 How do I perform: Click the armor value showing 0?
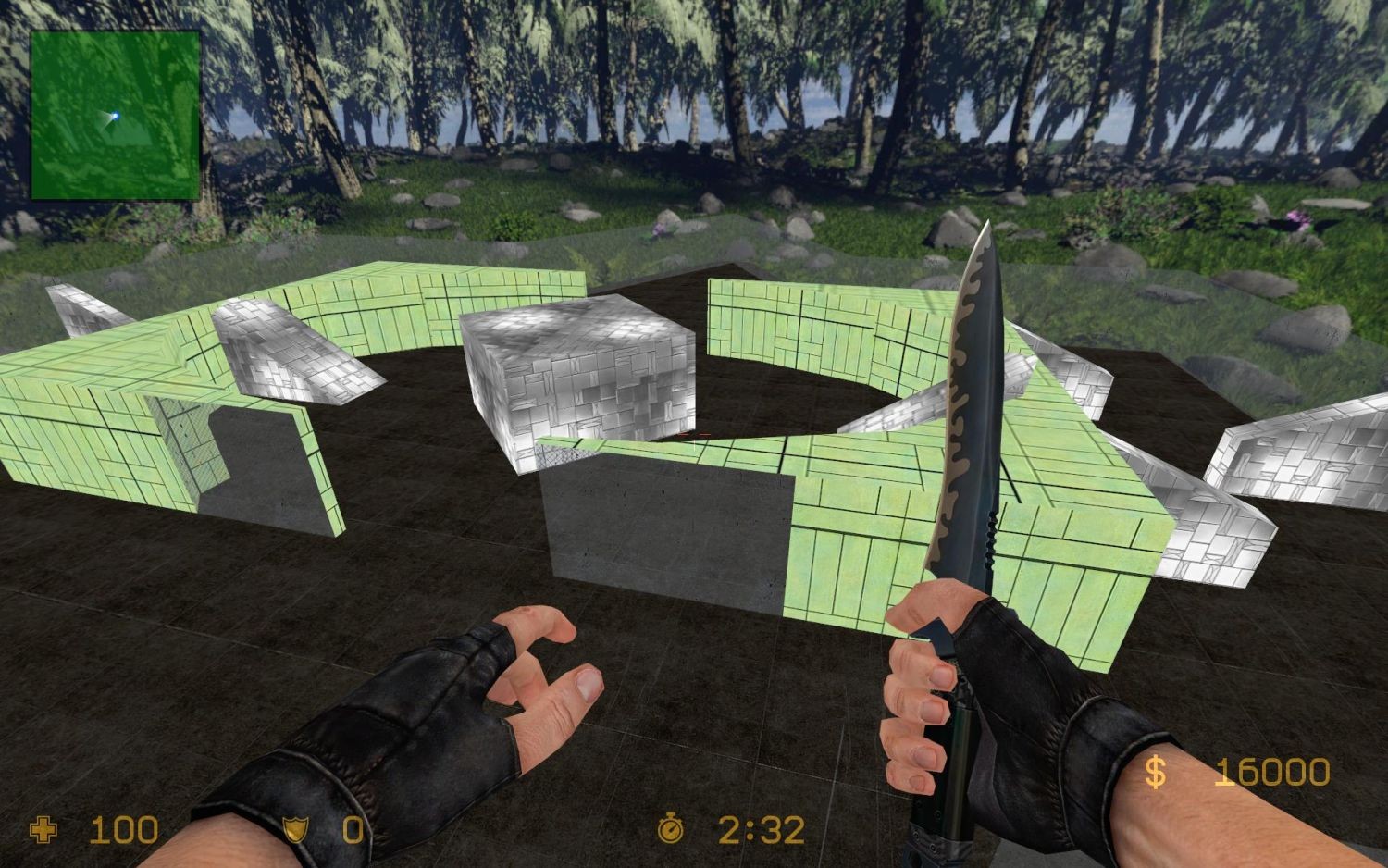click(x=354, y=831)
